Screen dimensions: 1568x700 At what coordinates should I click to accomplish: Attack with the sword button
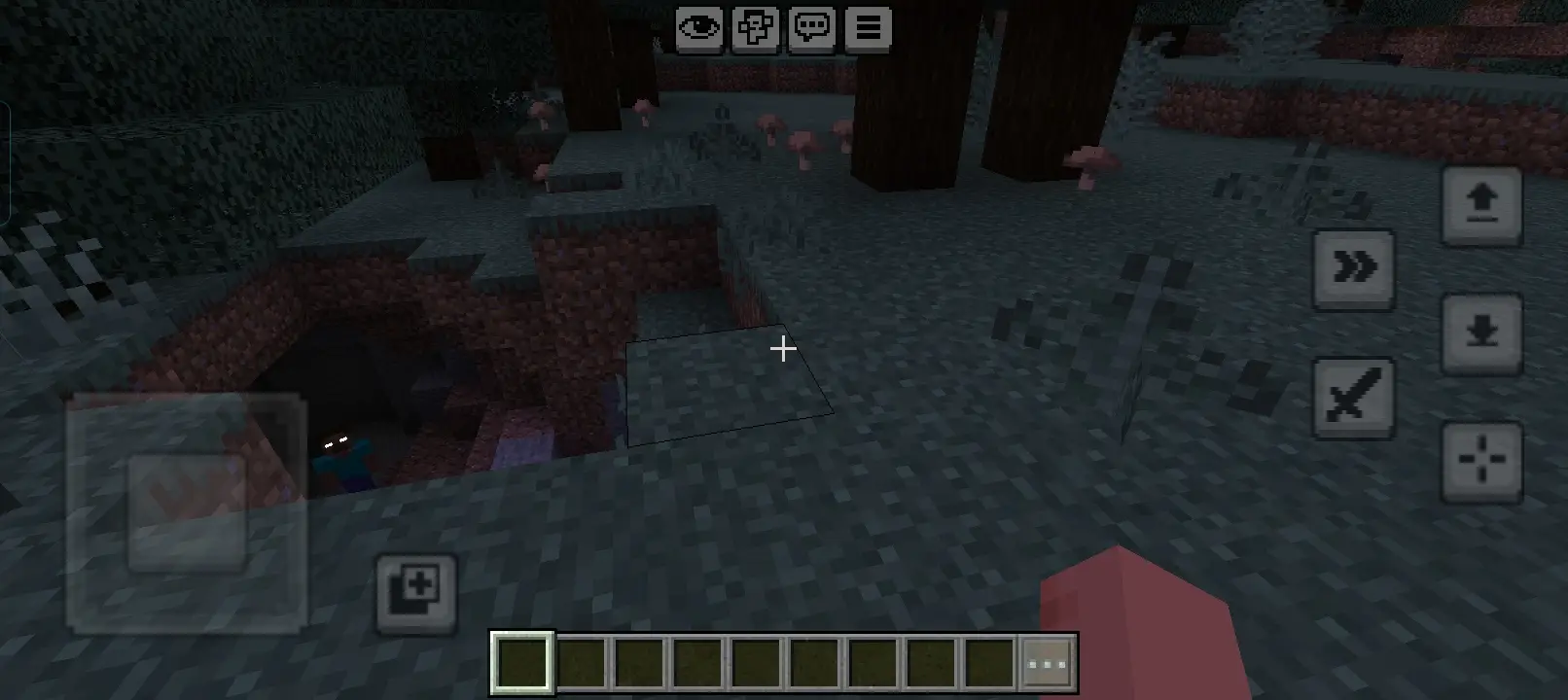pos(1353,398)
